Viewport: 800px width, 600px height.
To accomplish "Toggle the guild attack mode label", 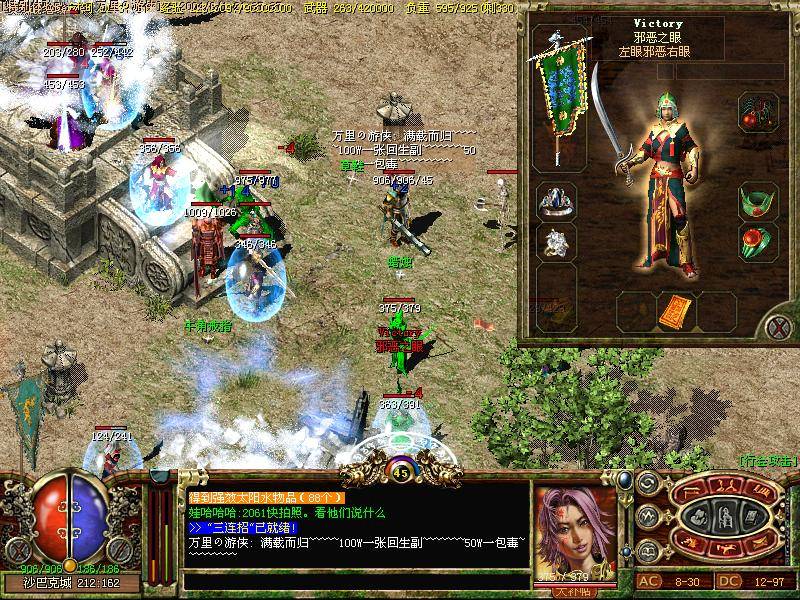I will (x=766, y=459).
